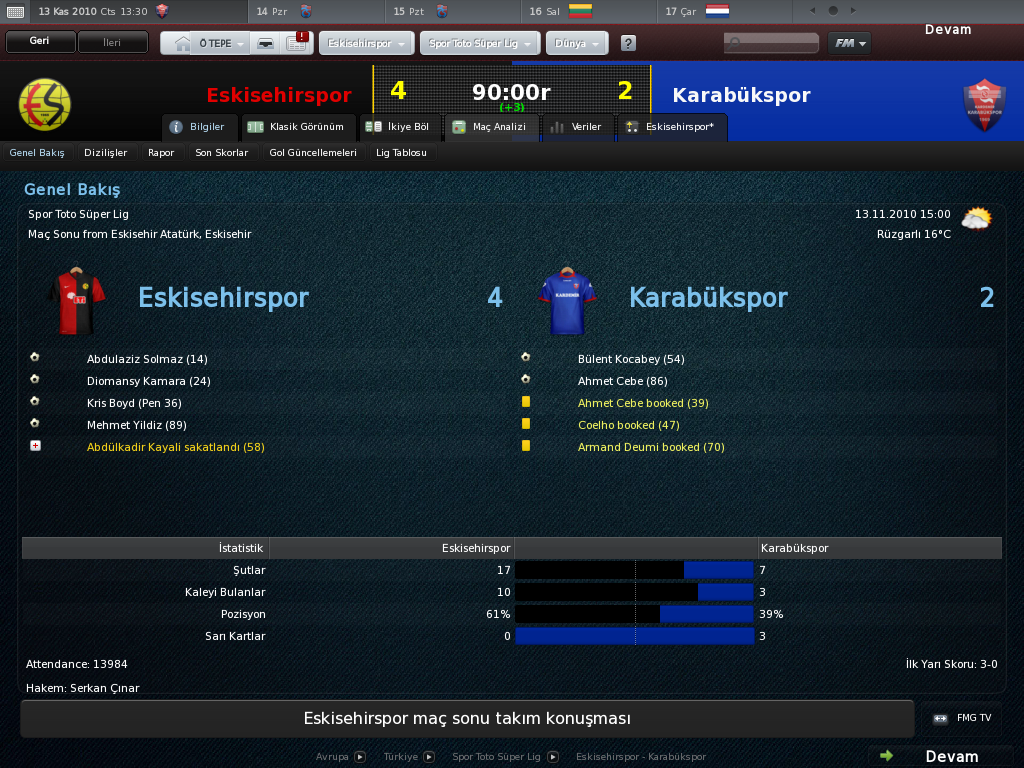The image size is (1024, 768).
Task: Open the Klasik Görünüm tab
Action: (299, 127)
